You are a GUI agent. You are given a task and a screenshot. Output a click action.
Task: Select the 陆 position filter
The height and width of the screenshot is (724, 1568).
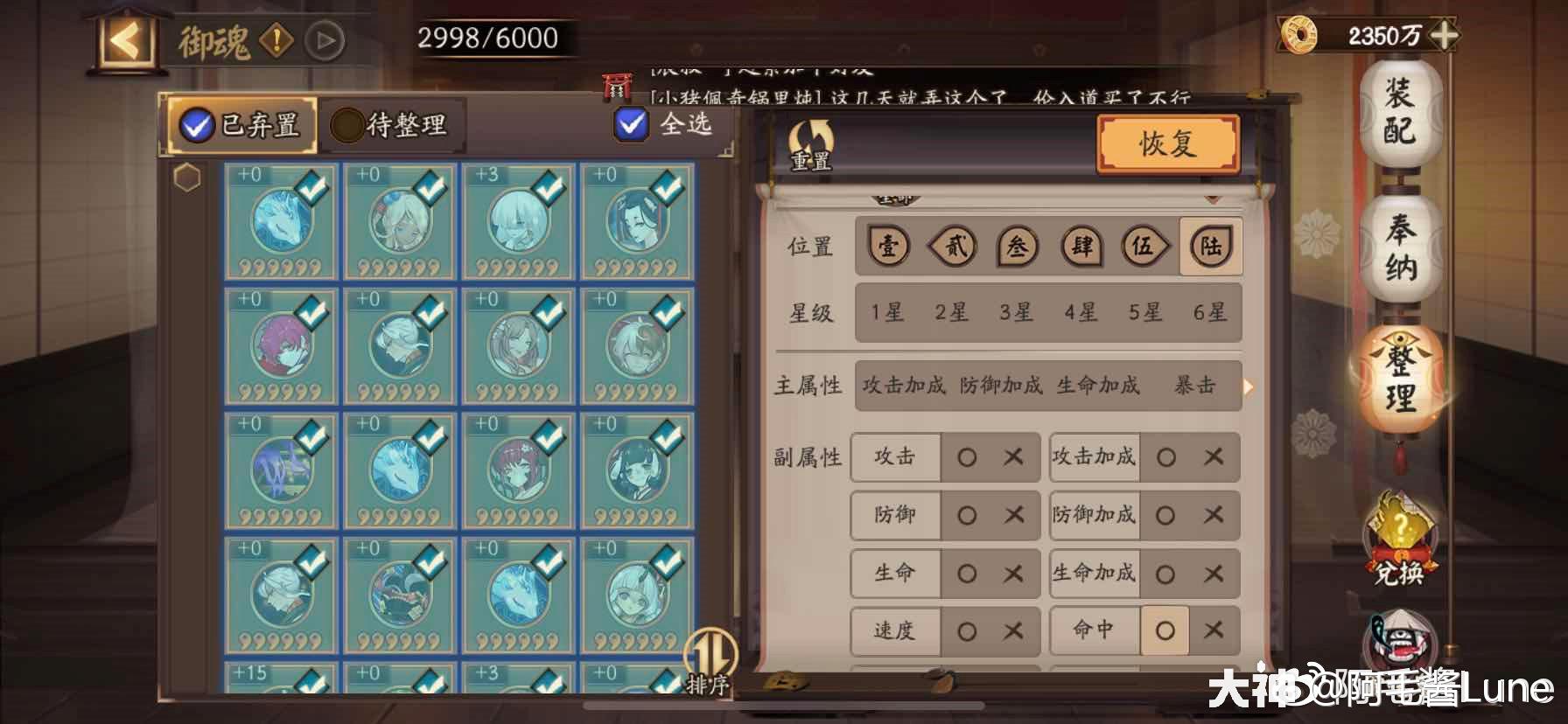click(1210, 247)
